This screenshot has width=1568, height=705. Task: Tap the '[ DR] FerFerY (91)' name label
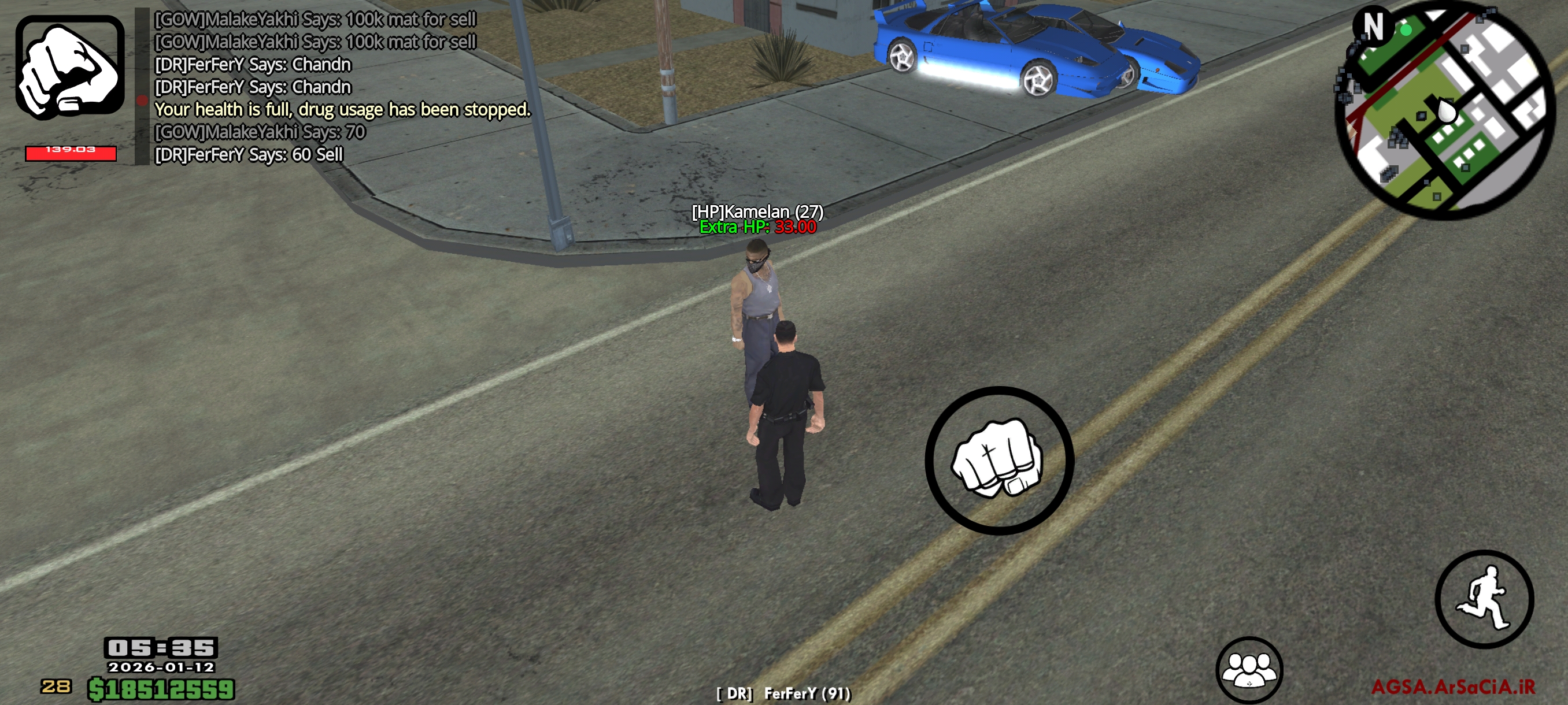tap(782, 692)
